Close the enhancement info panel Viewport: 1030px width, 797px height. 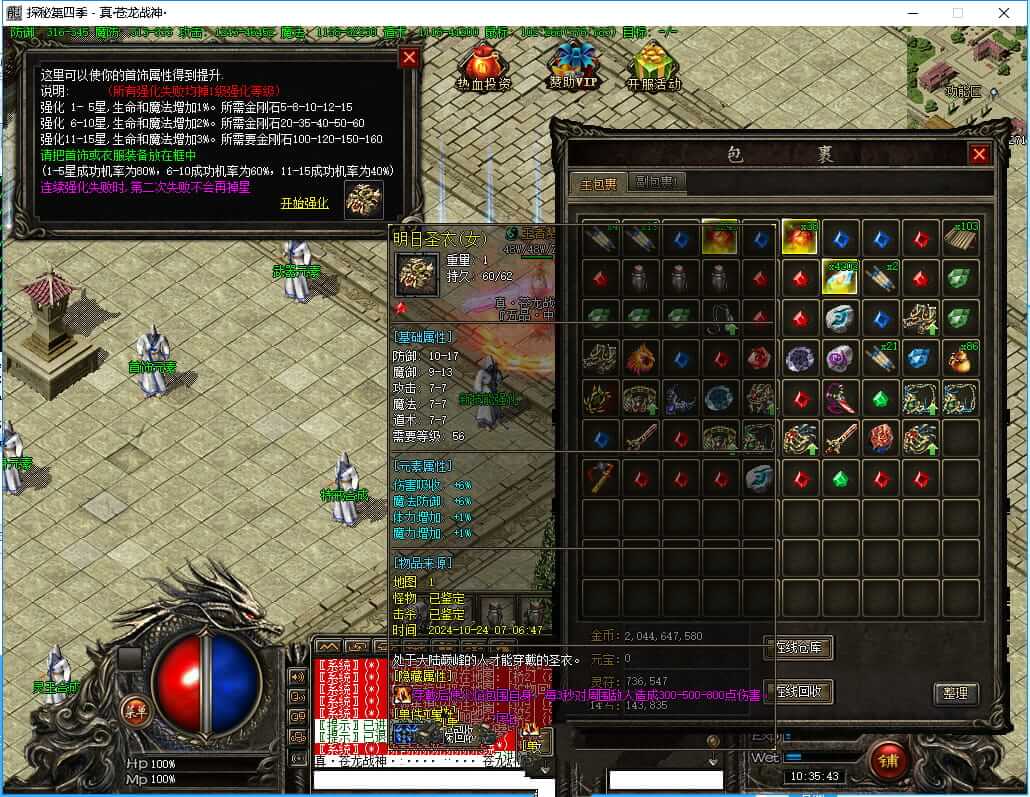tap(408, 58)
